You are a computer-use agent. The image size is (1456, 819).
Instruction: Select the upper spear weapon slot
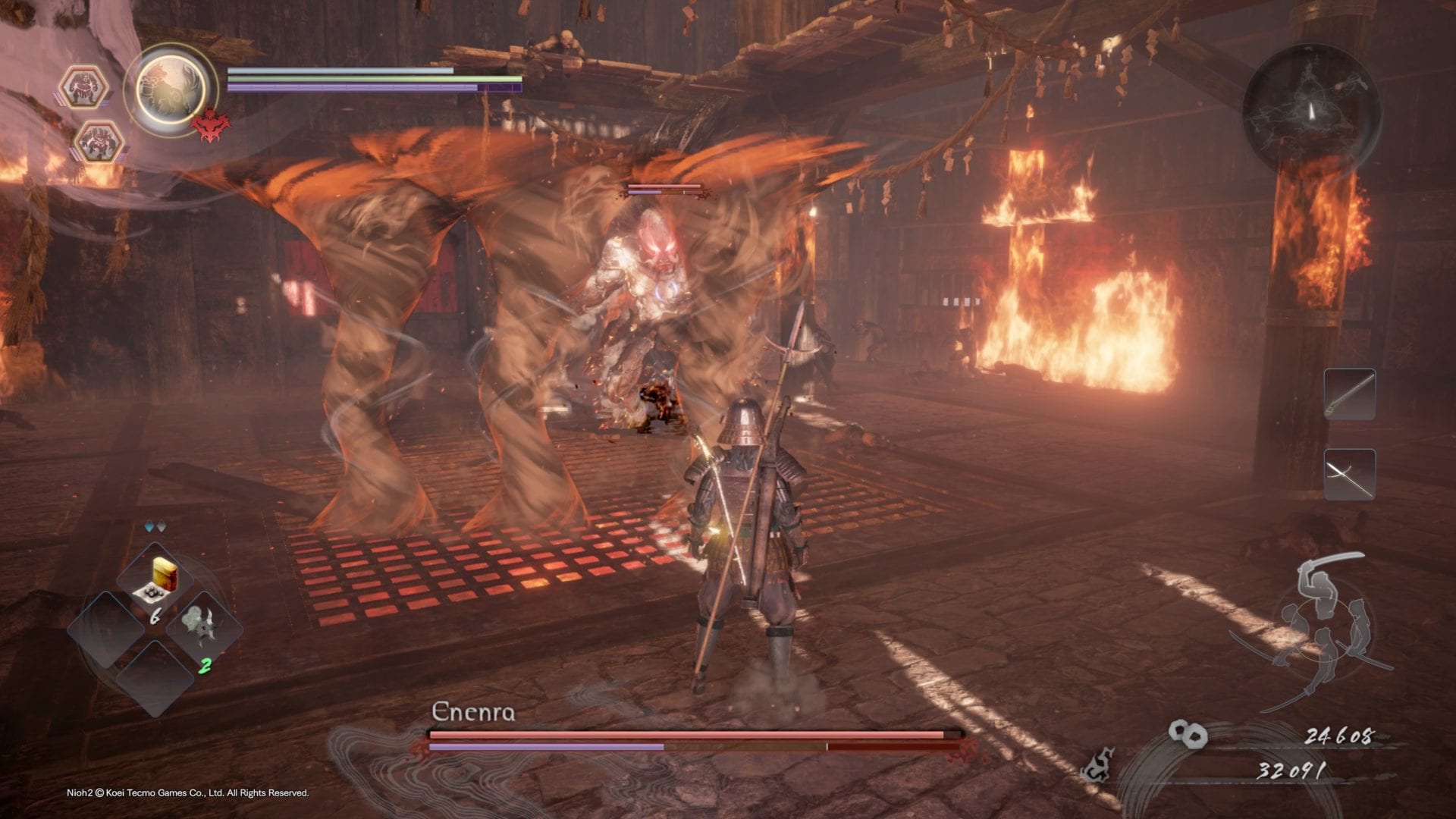click(1349, 394)
